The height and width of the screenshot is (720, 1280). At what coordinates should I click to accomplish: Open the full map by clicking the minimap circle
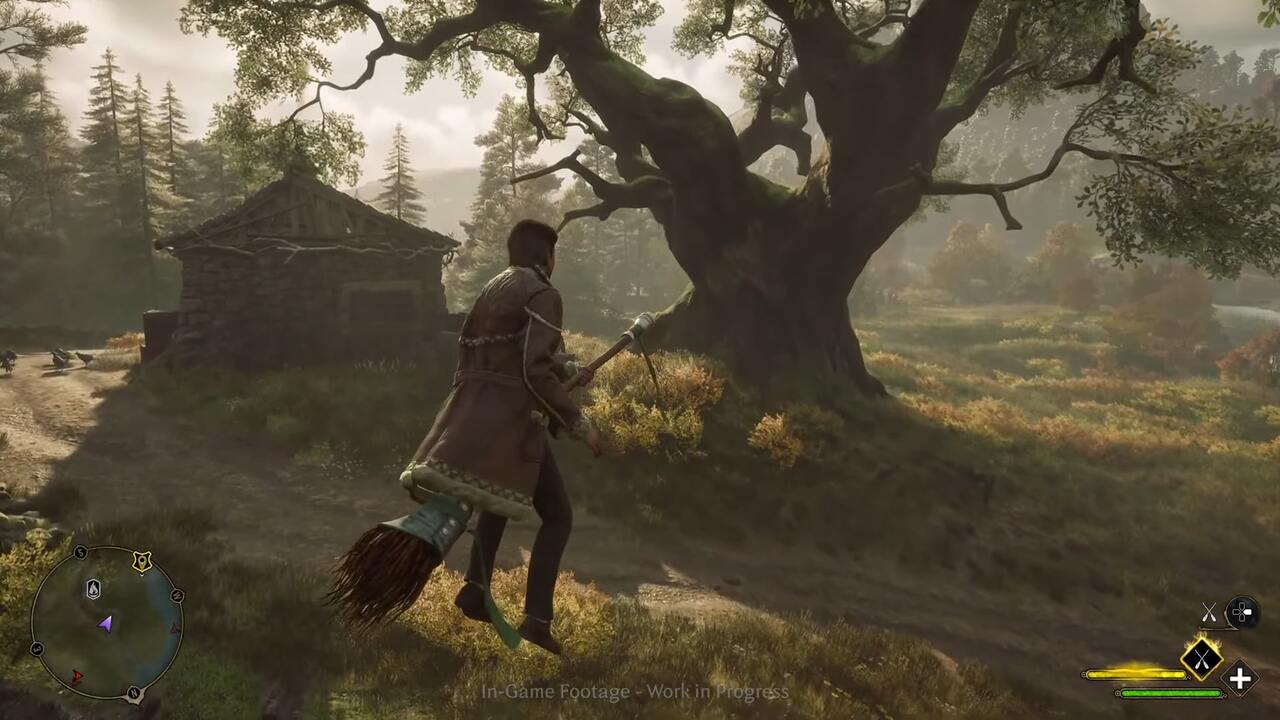click(x=105, y=620)
